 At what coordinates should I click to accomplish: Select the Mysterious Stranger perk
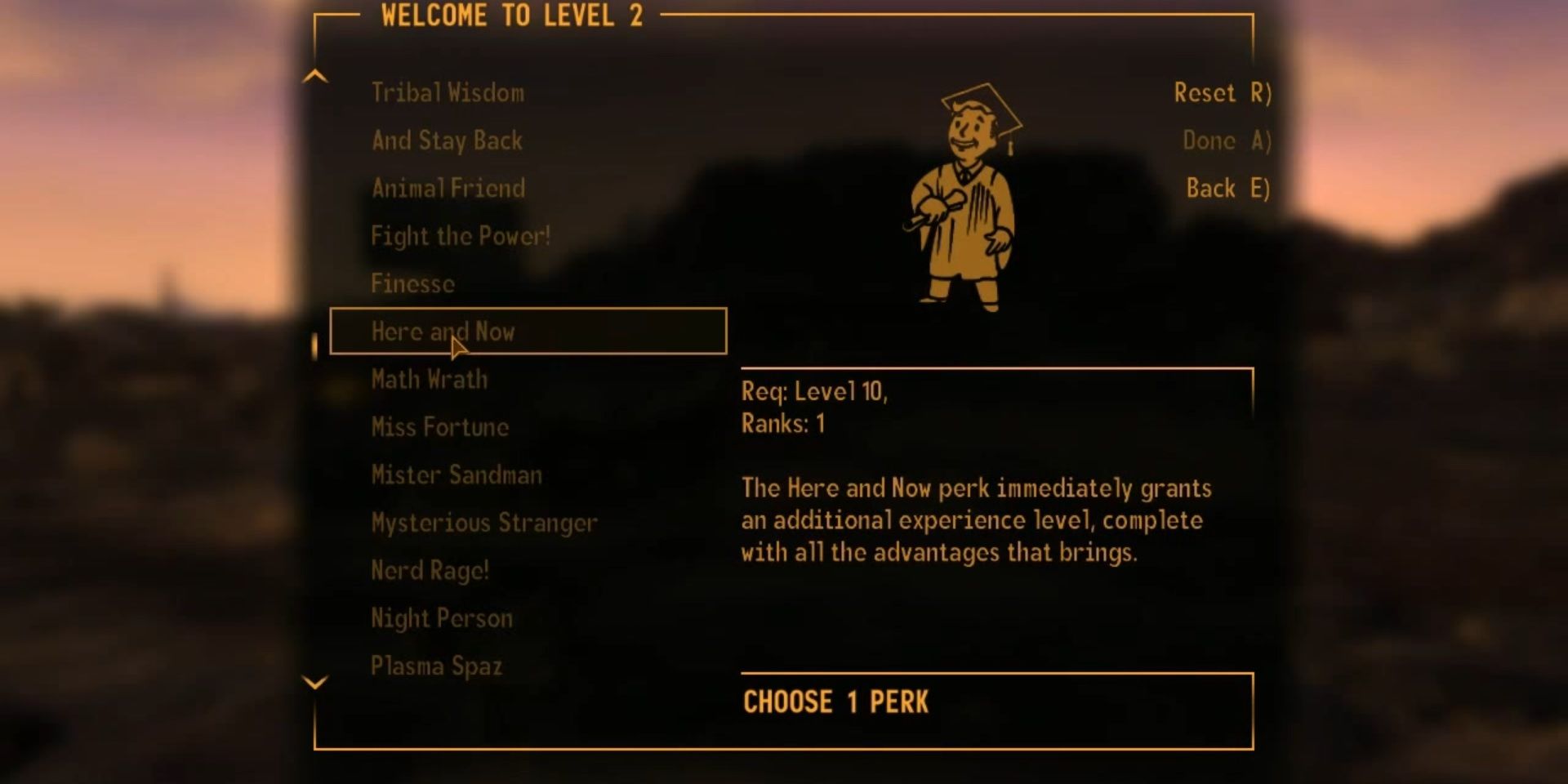pos(483,523)
